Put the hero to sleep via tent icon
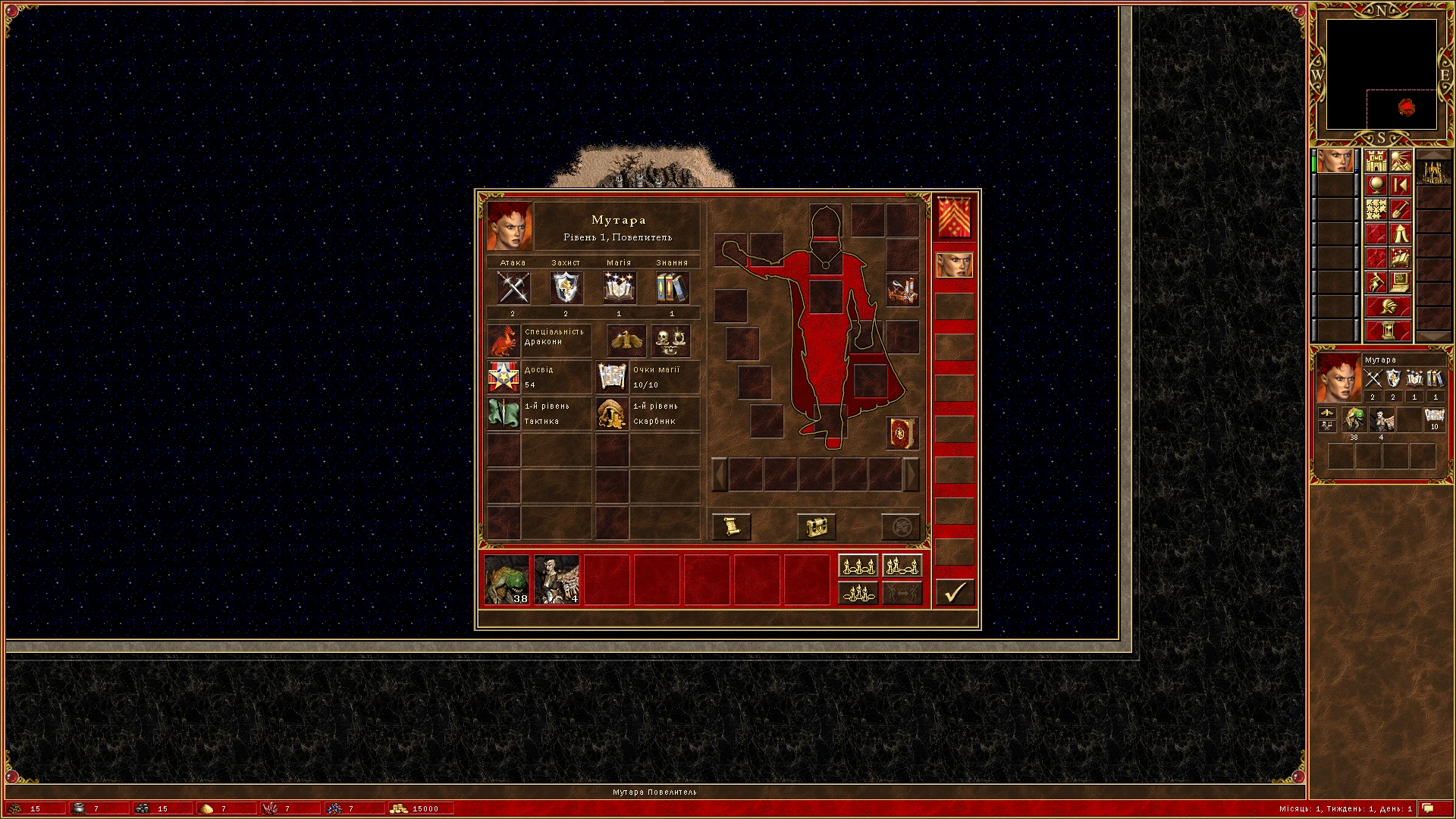 point(1401,234)
